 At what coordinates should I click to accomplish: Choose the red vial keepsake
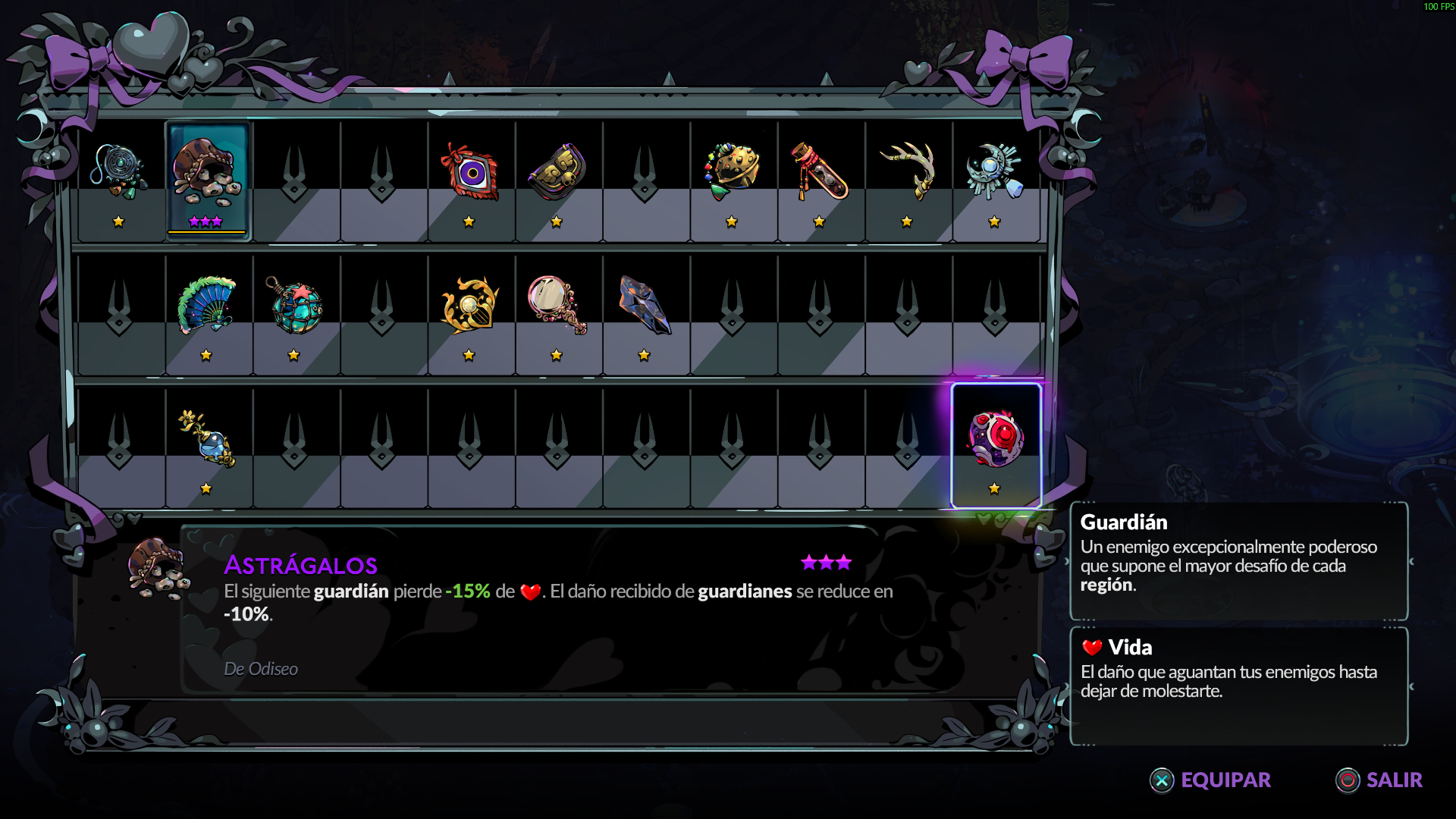coord(819,171)
